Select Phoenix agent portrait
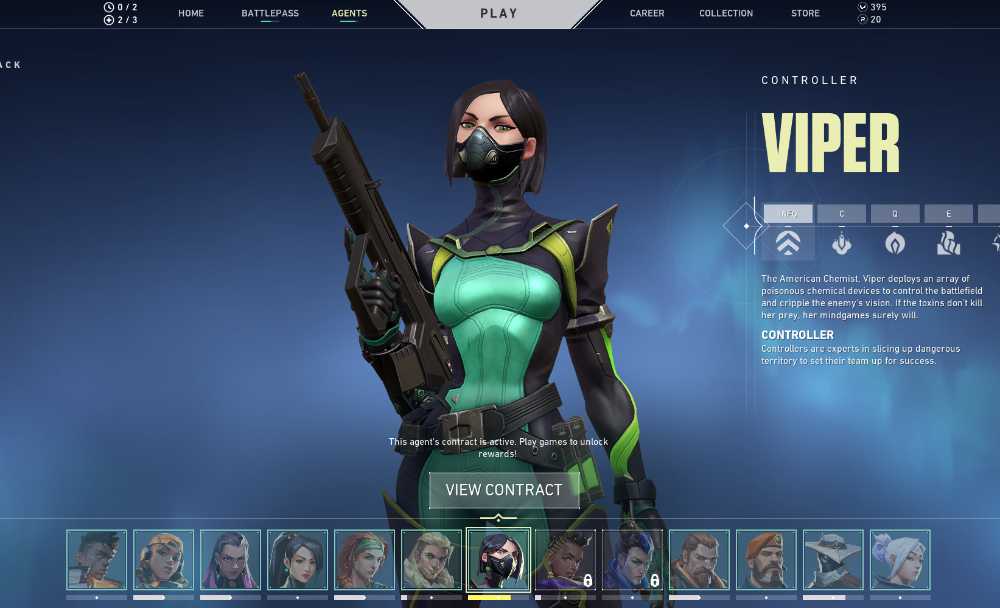 pos(97,559)
